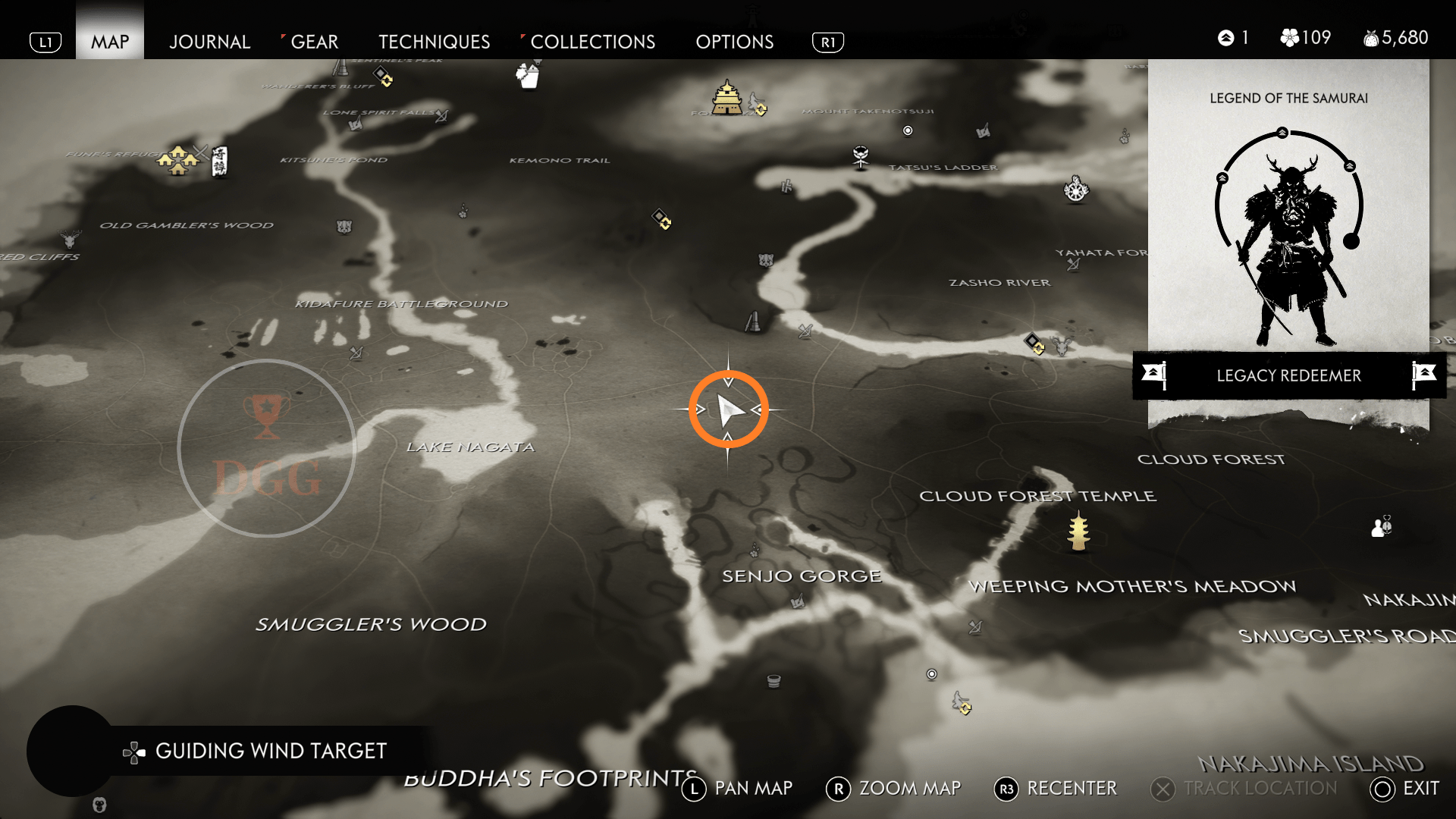Click the golden castle fort marker
Viewport: 1456px width, 819px height.
coord(727,99)
